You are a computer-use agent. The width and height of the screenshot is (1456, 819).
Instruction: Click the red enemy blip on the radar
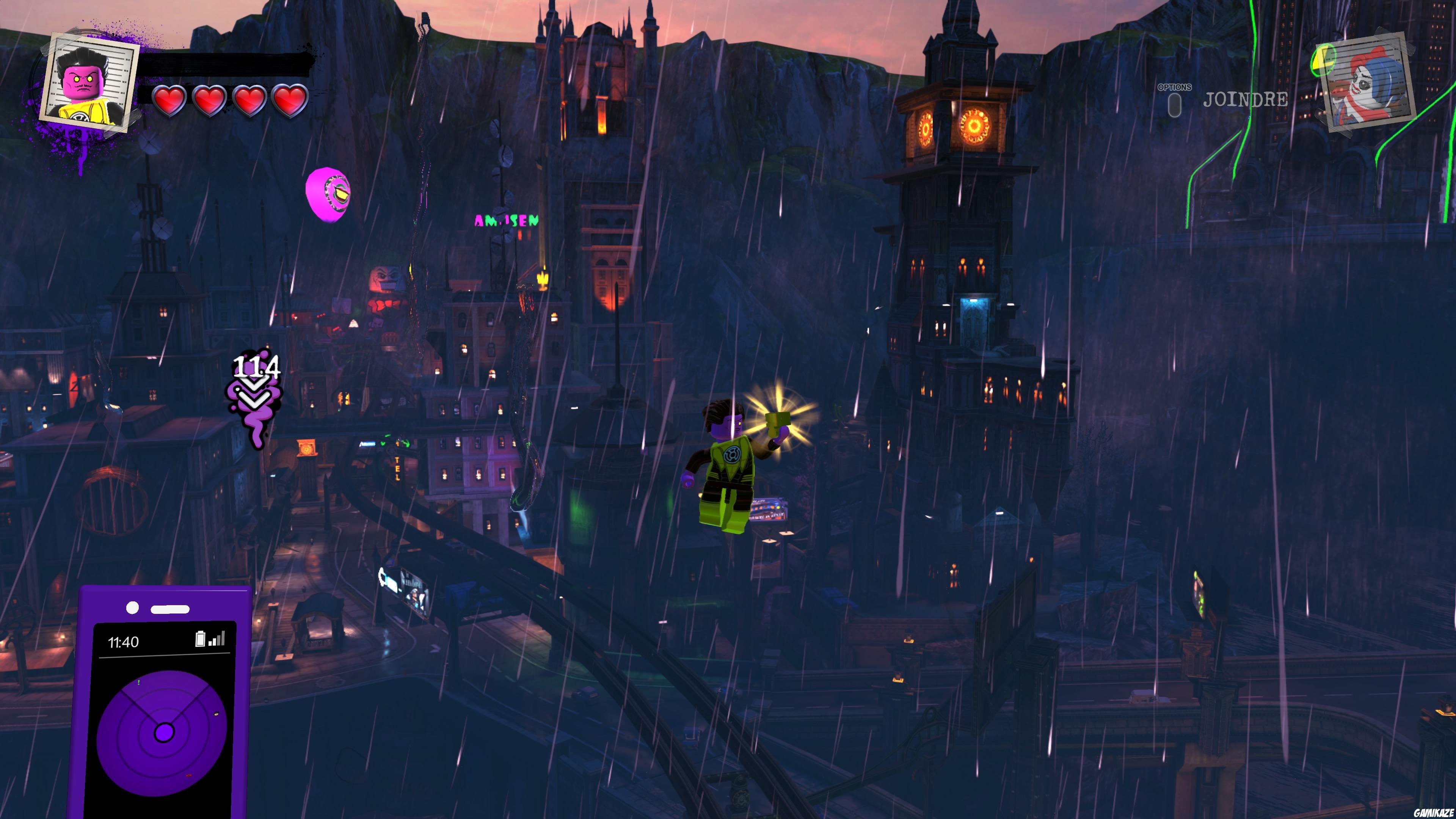click(189, 775)
